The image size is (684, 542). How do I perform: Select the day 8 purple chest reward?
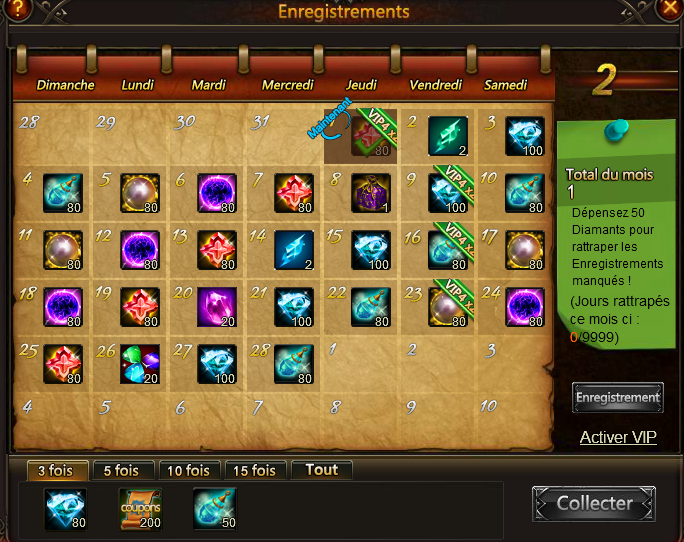click(370, 193)
